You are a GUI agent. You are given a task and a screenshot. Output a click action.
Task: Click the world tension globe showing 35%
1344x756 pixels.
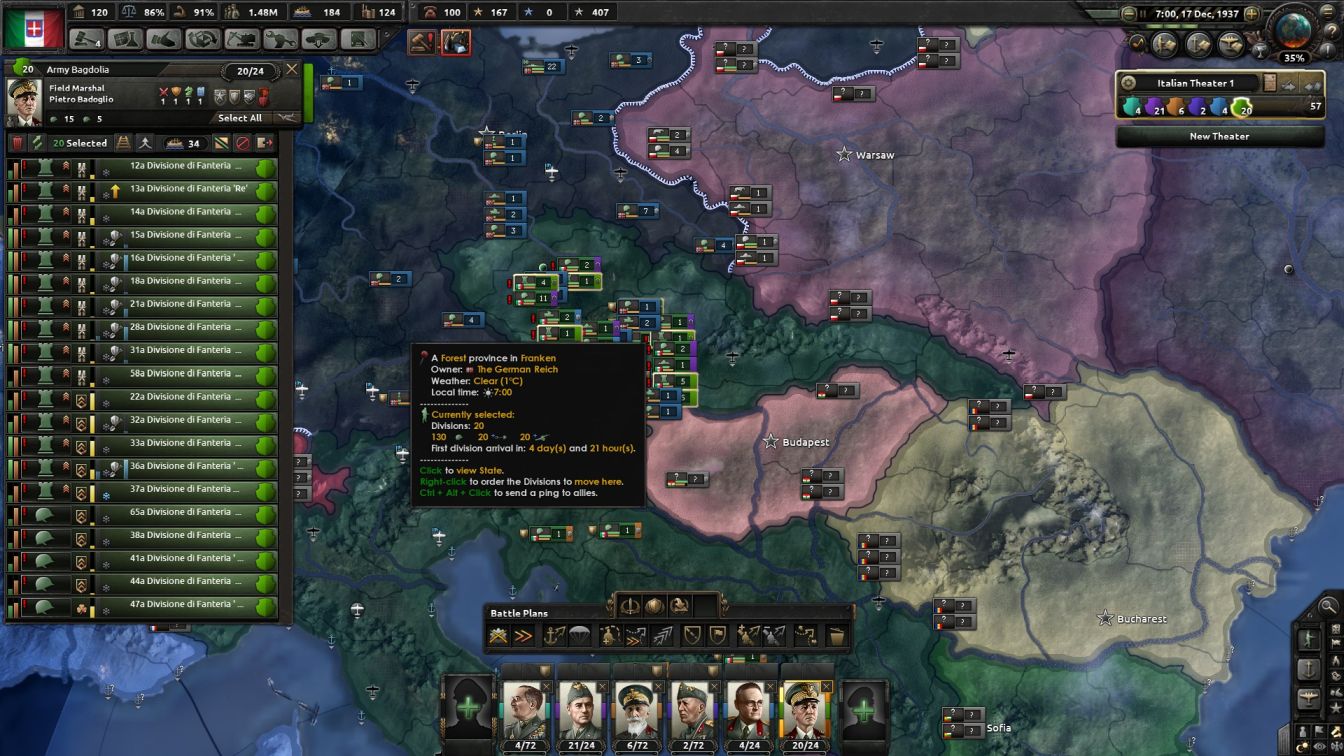pyautogui.click(x=1294, y=32)
